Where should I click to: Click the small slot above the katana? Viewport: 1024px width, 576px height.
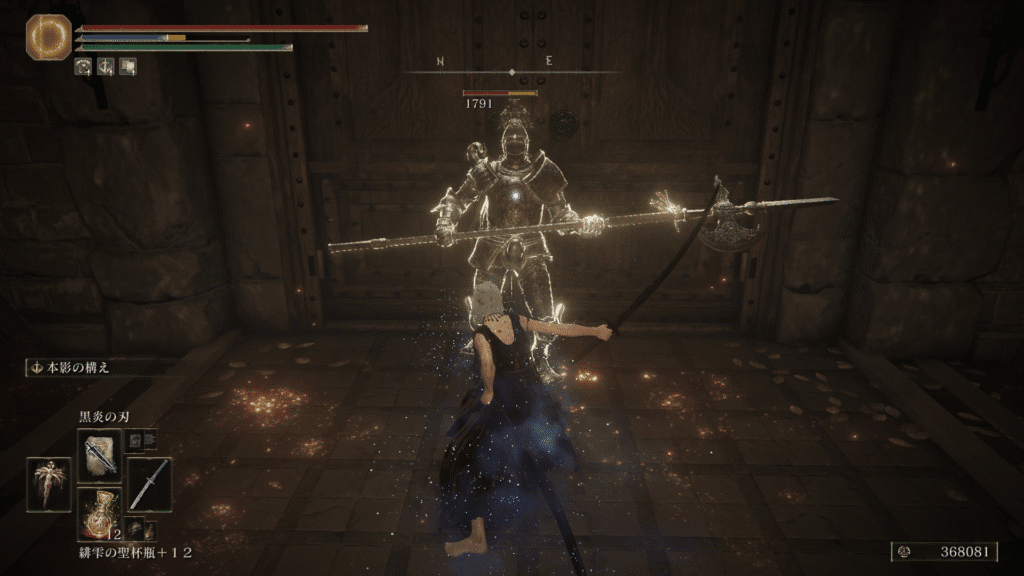136,440
